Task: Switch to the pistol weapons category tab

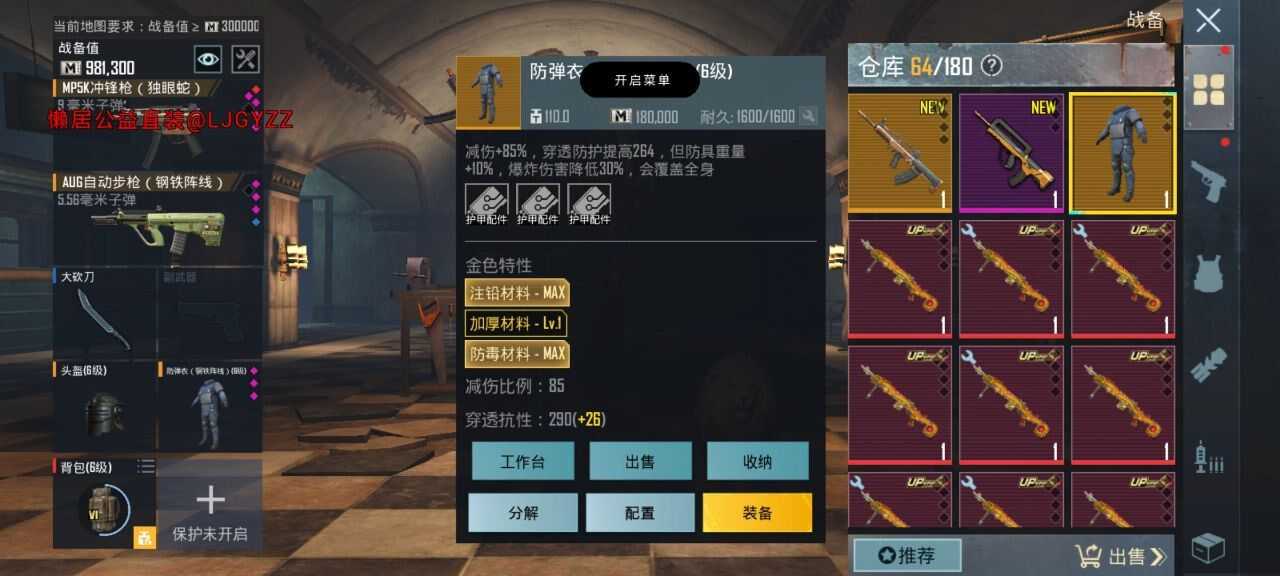Action: [x=1208, y=181]
